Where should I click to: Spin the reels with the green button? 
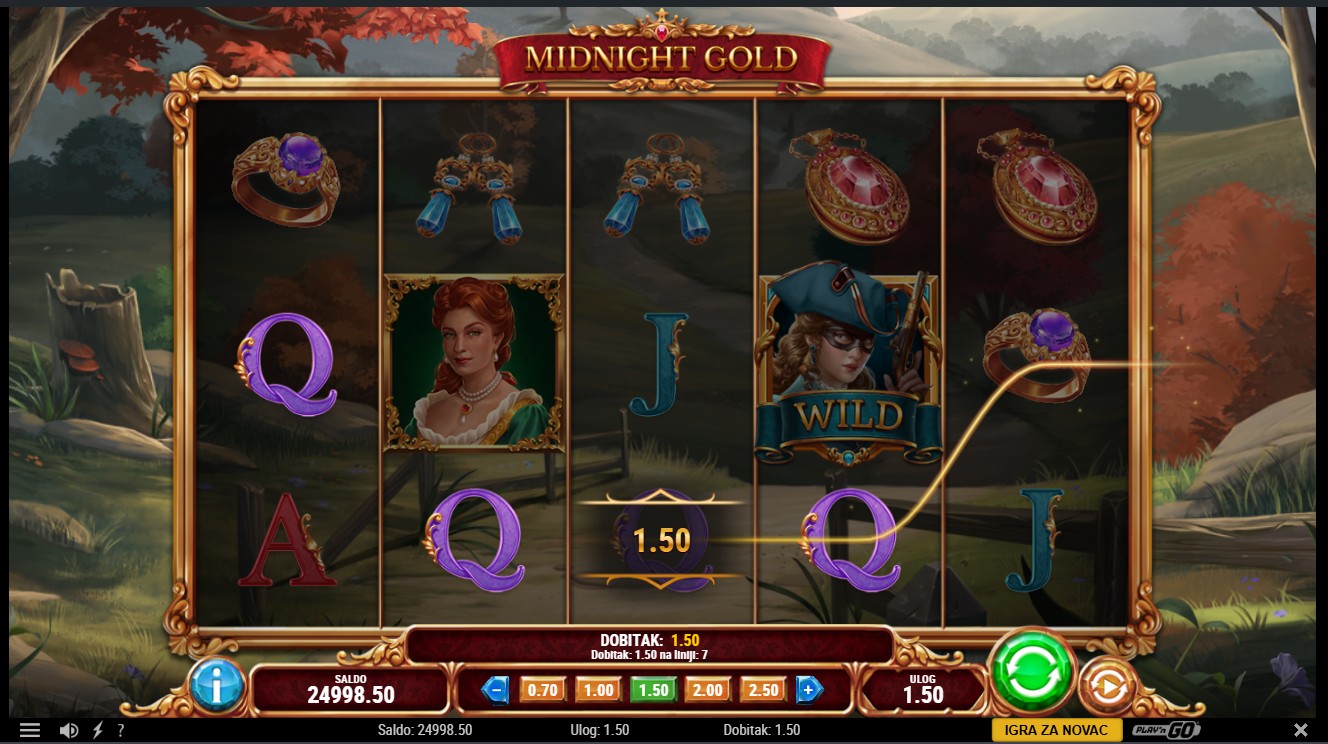click(1031, 672)
